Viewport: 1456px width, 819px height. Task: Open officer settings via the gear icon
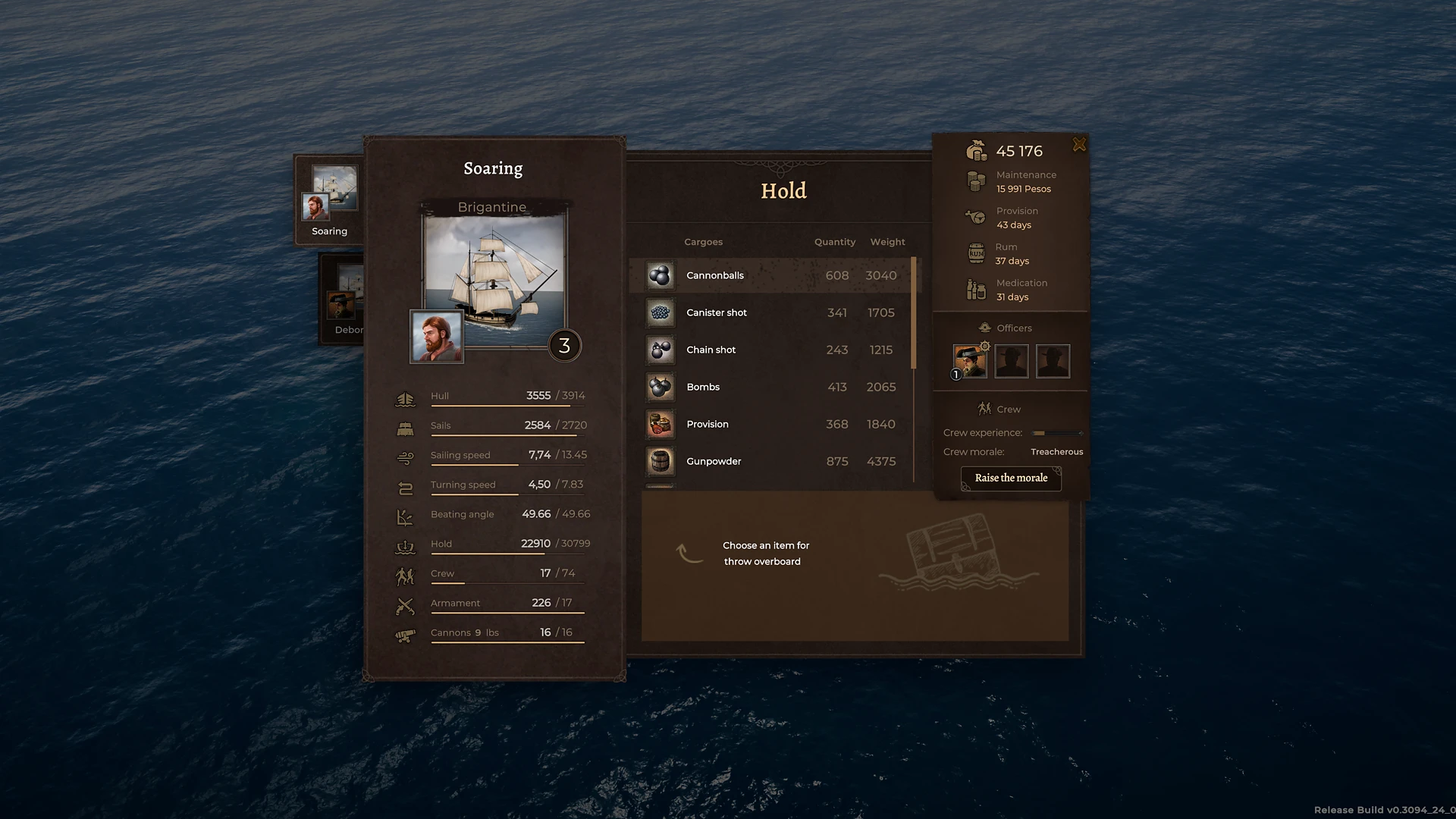pos(984,345)
